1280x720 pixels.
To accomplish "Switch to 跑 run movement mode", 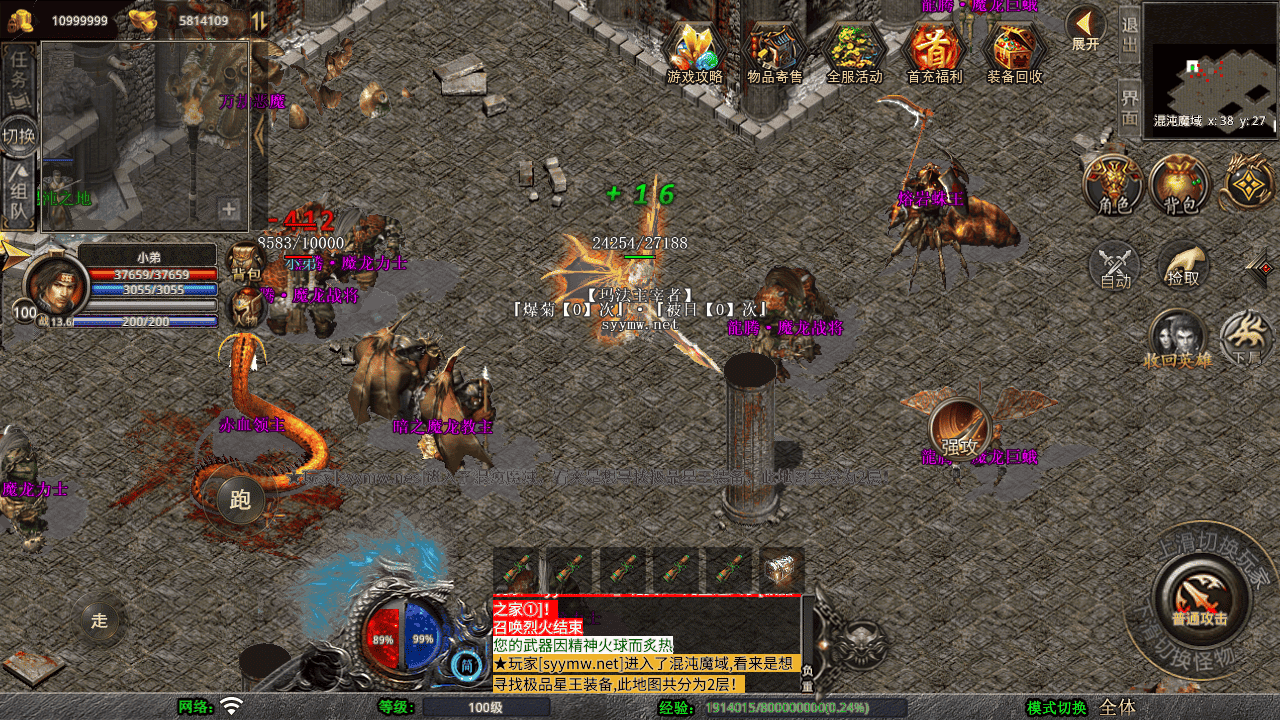I will [240, 500].
